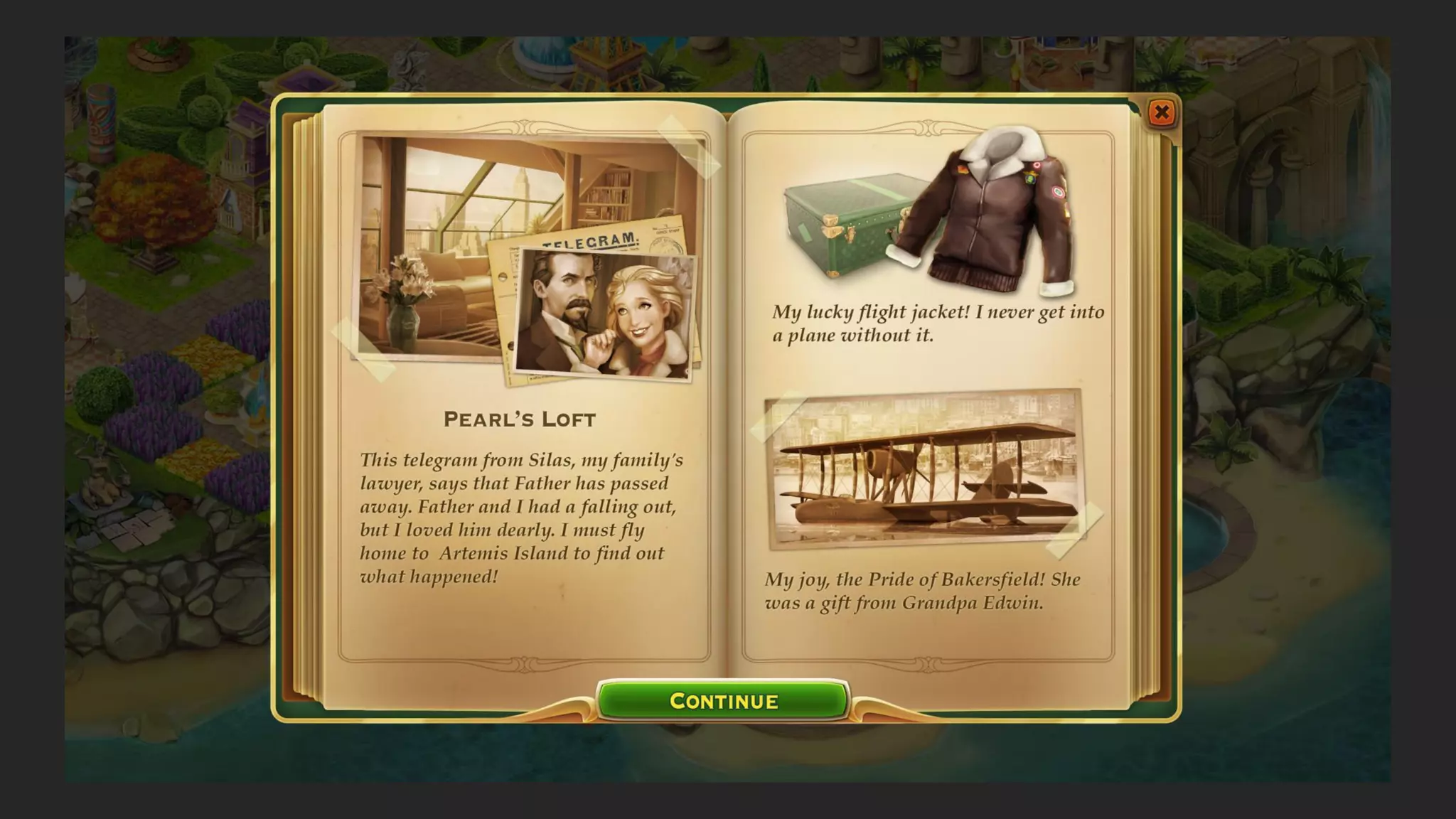Viewport: 1456px width, 819px height.
Task: Click the green Continue button
Action: coord(723,701)
